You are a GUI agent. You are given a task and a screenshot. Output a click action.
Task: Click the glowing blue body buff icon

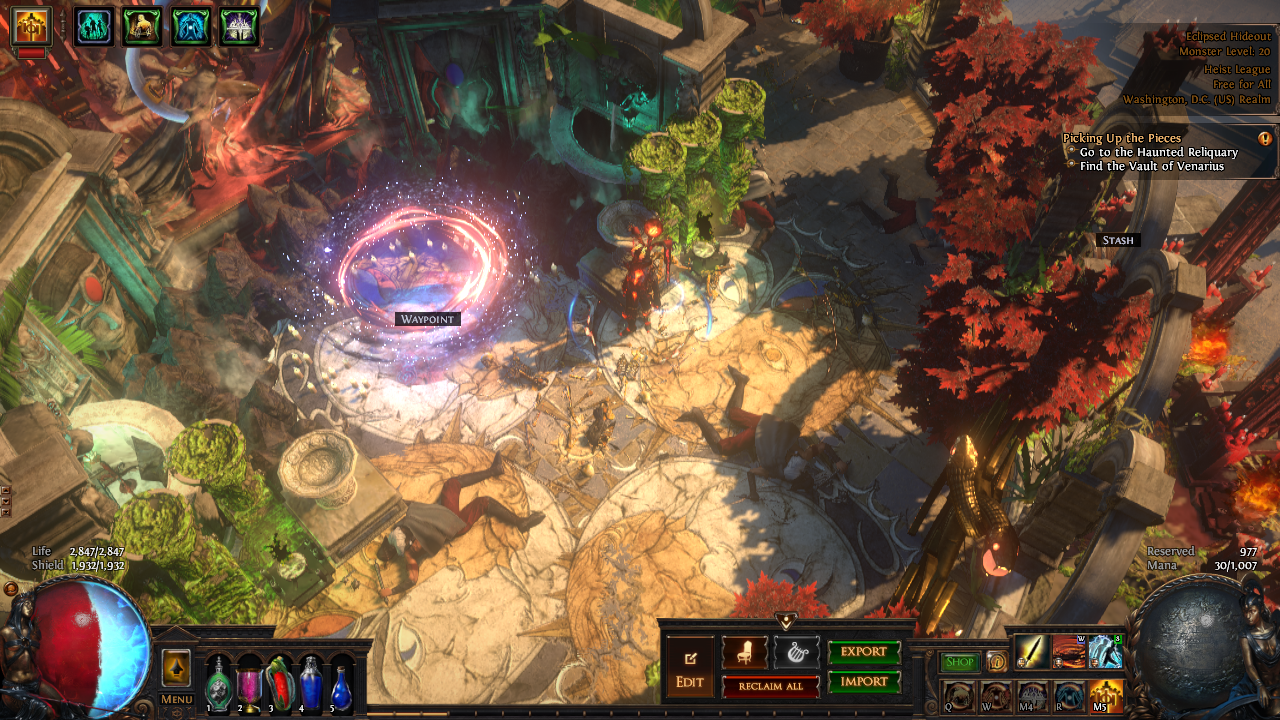tap(190, 27)
